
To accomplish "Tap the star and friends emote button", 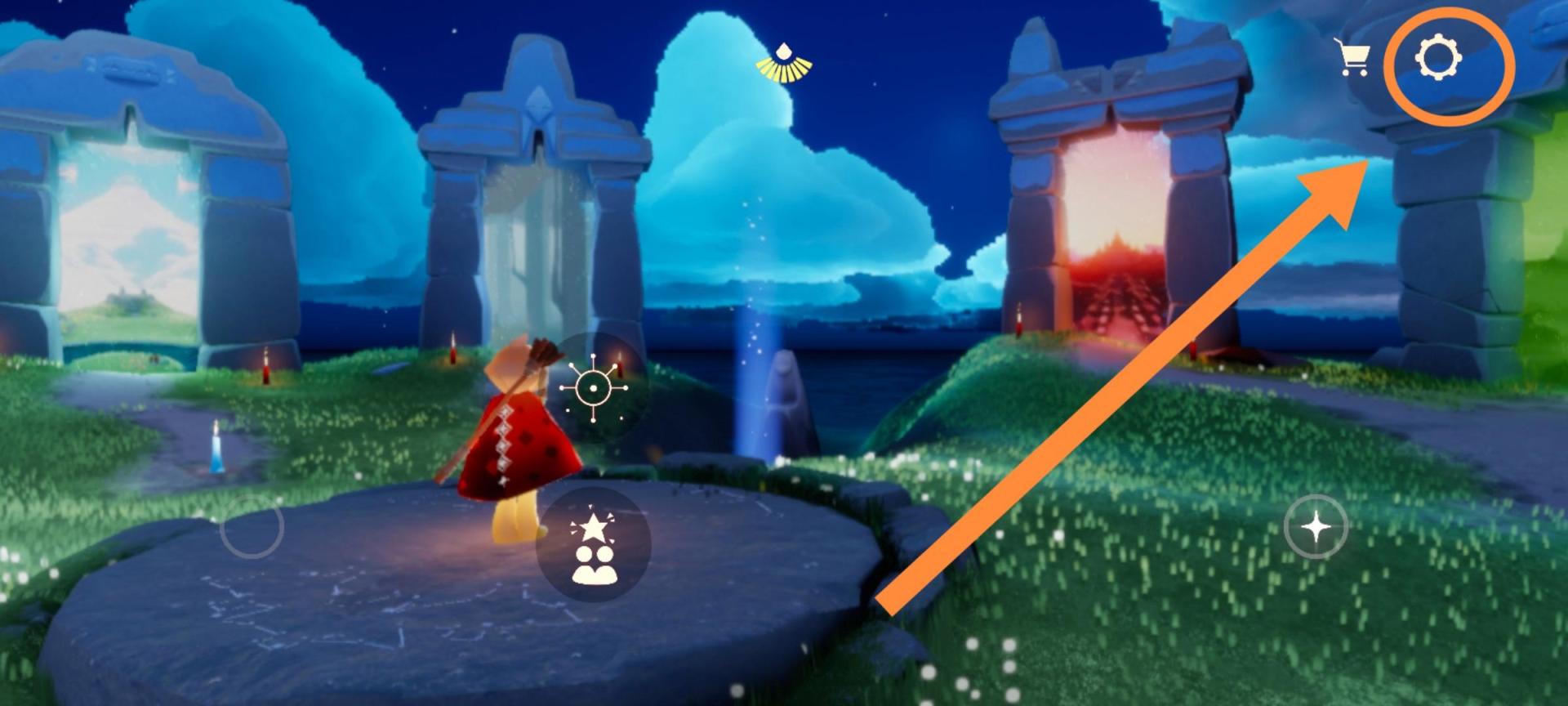I will click(593, 546).
